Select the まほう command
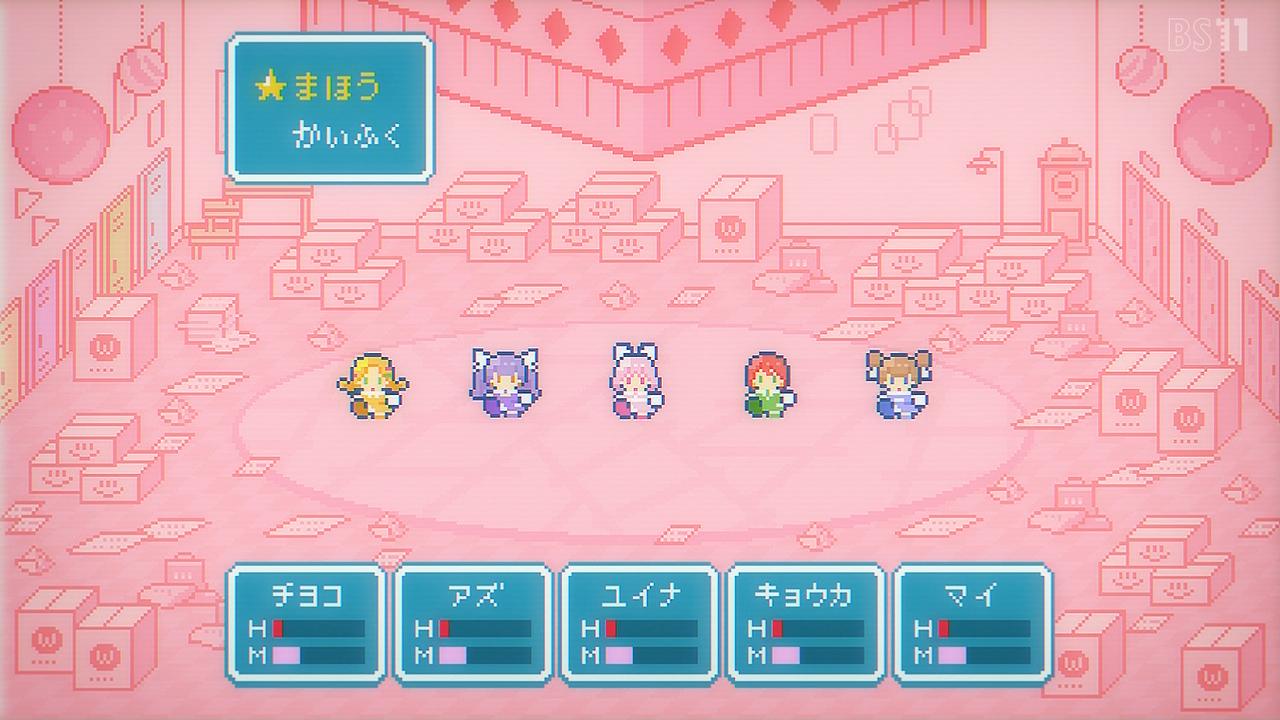Screen dimensions: 1280x720 336,88
